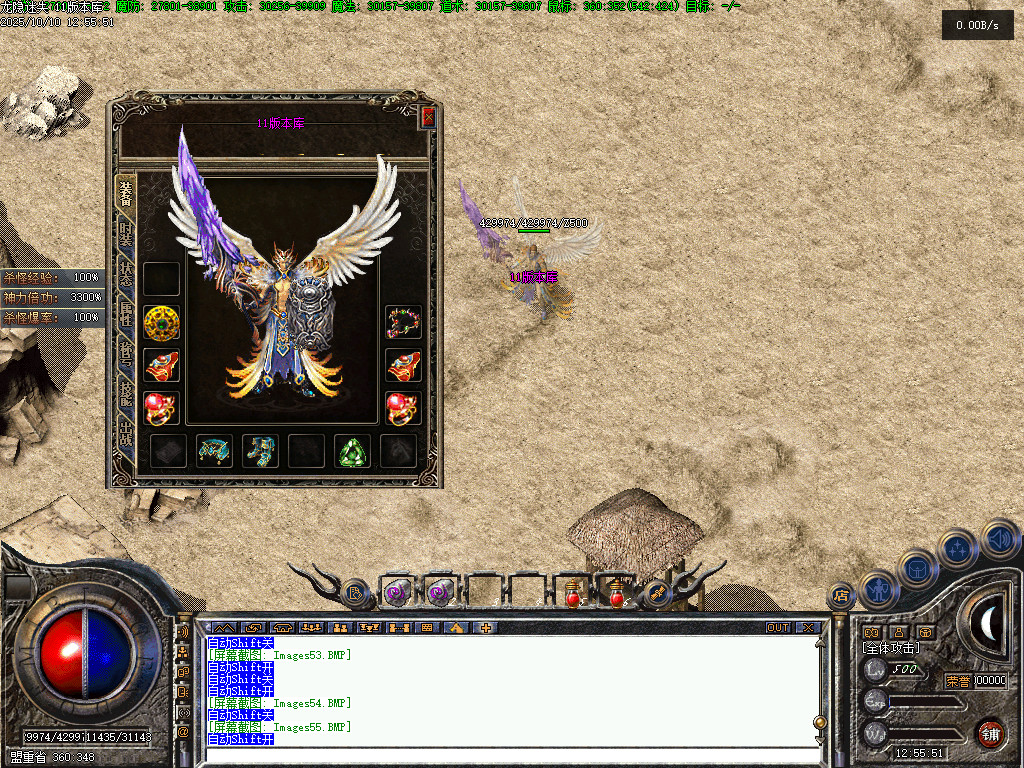Close the character equipment window

(428, 117)
